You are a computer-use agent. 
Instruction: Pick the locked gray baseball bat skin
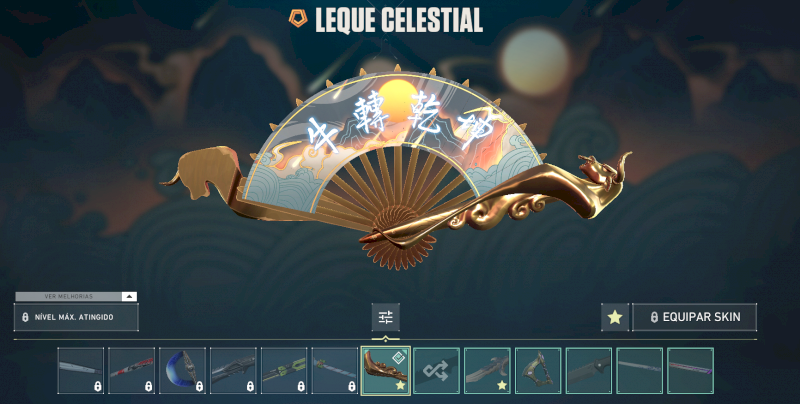pos(80,370)
